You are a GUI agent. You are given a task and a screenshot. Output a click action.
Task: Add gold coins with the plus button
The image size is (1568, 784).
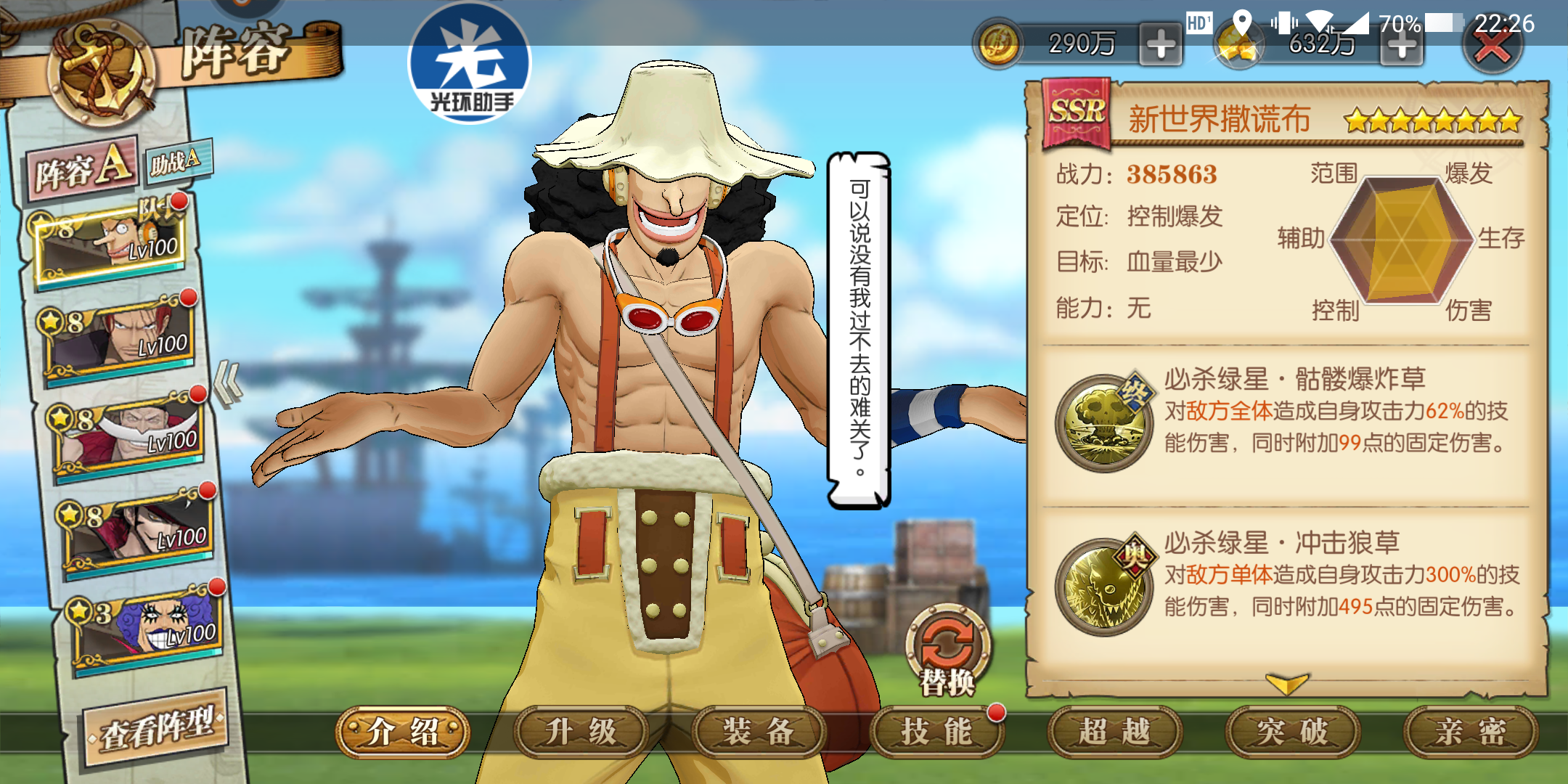point(1161,45)
